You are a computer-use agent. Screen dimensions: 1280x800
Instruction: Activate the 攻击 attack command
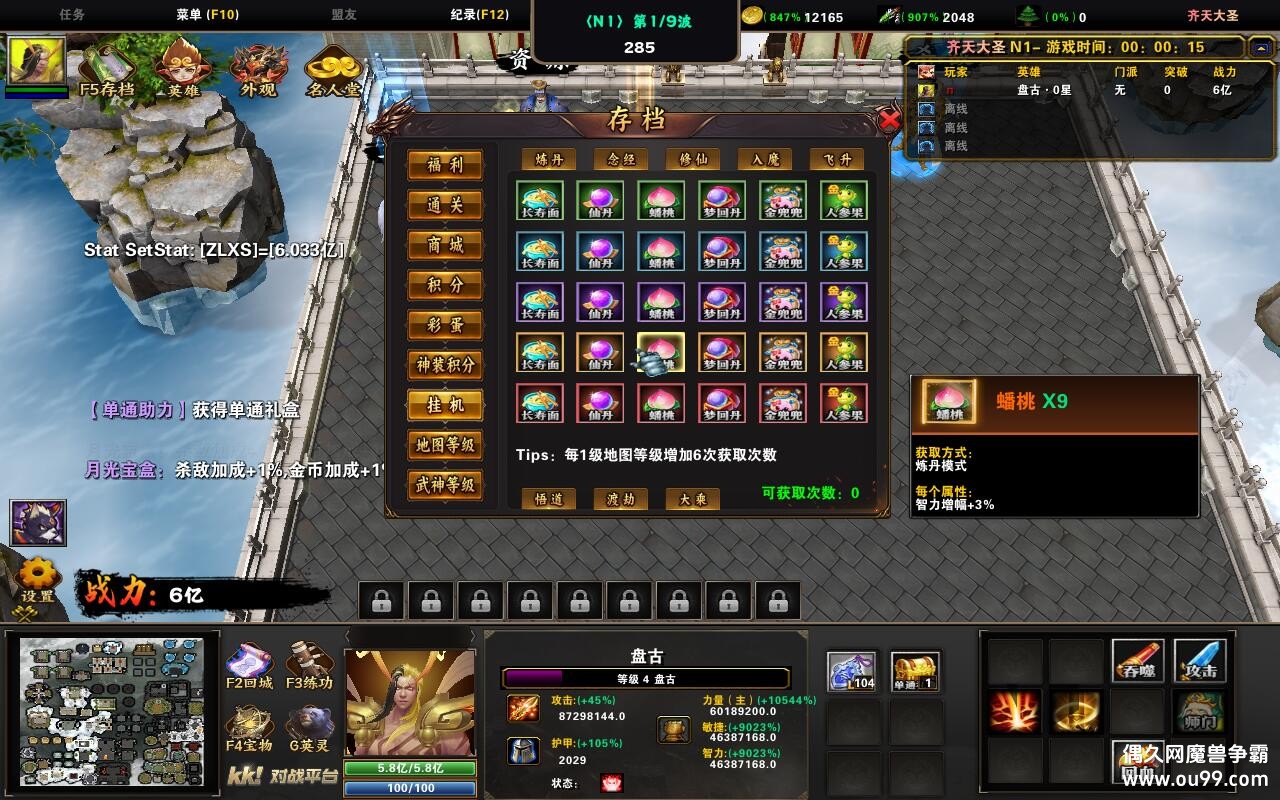point(1200,660)
